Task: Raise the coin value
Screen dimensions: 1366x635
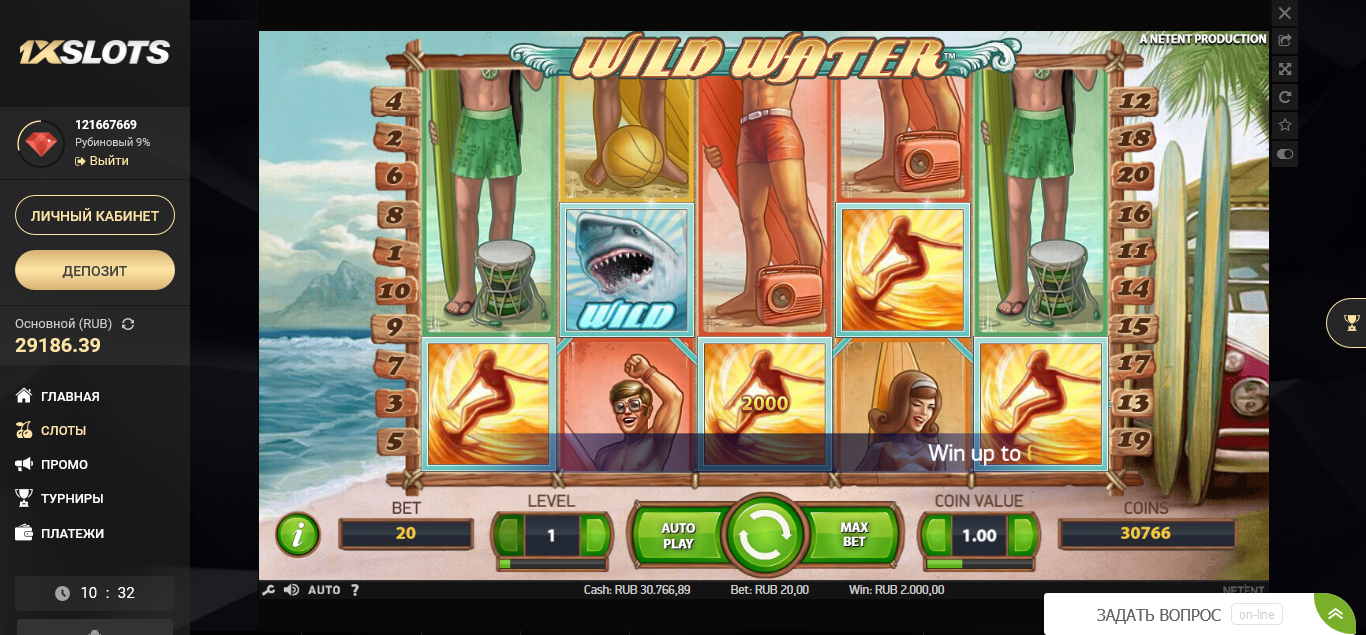Action: [x=1022, y=535]
